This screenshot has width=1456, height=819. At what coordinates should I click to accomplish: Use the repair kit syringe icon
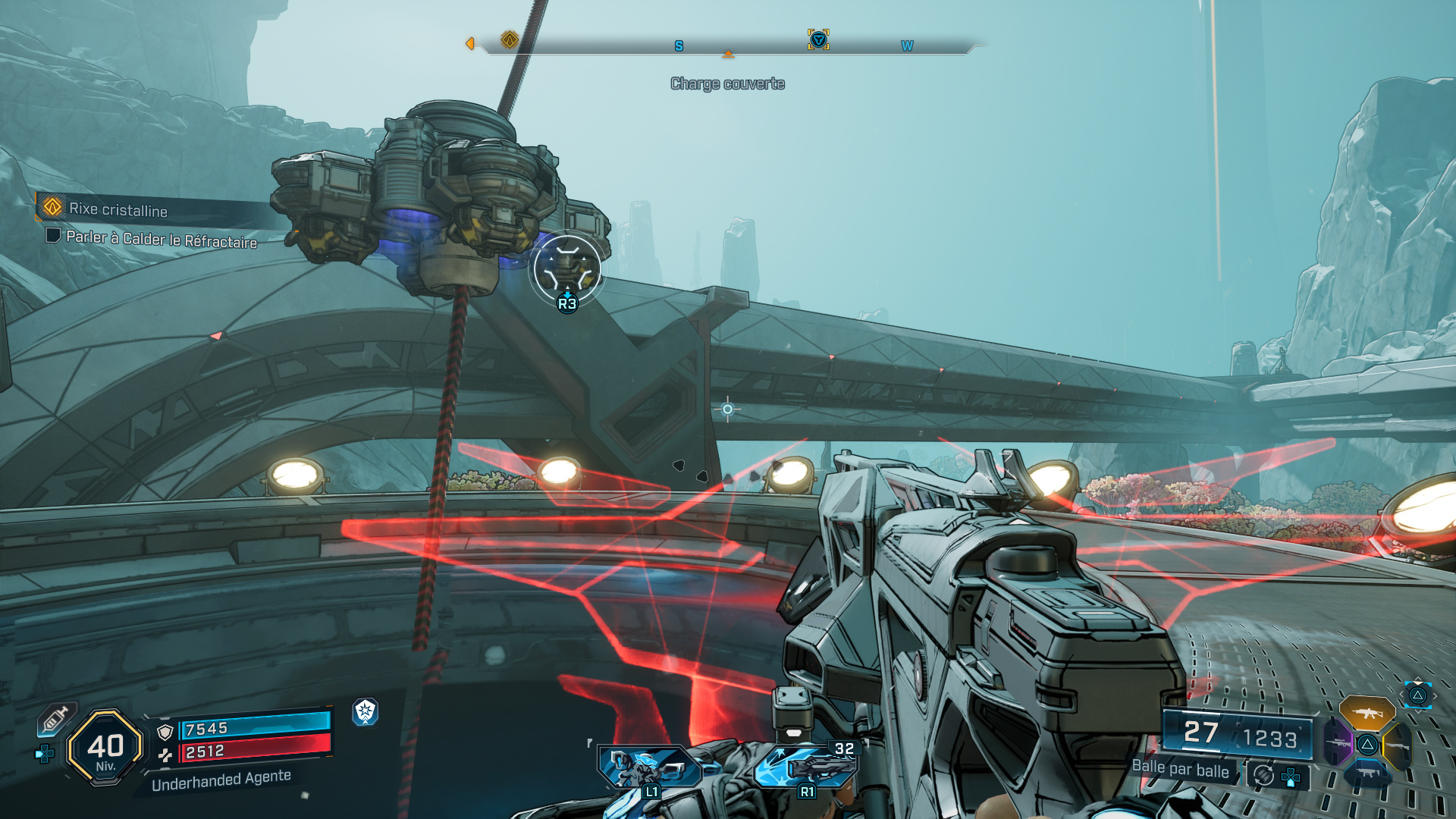[x=55, y=718]
